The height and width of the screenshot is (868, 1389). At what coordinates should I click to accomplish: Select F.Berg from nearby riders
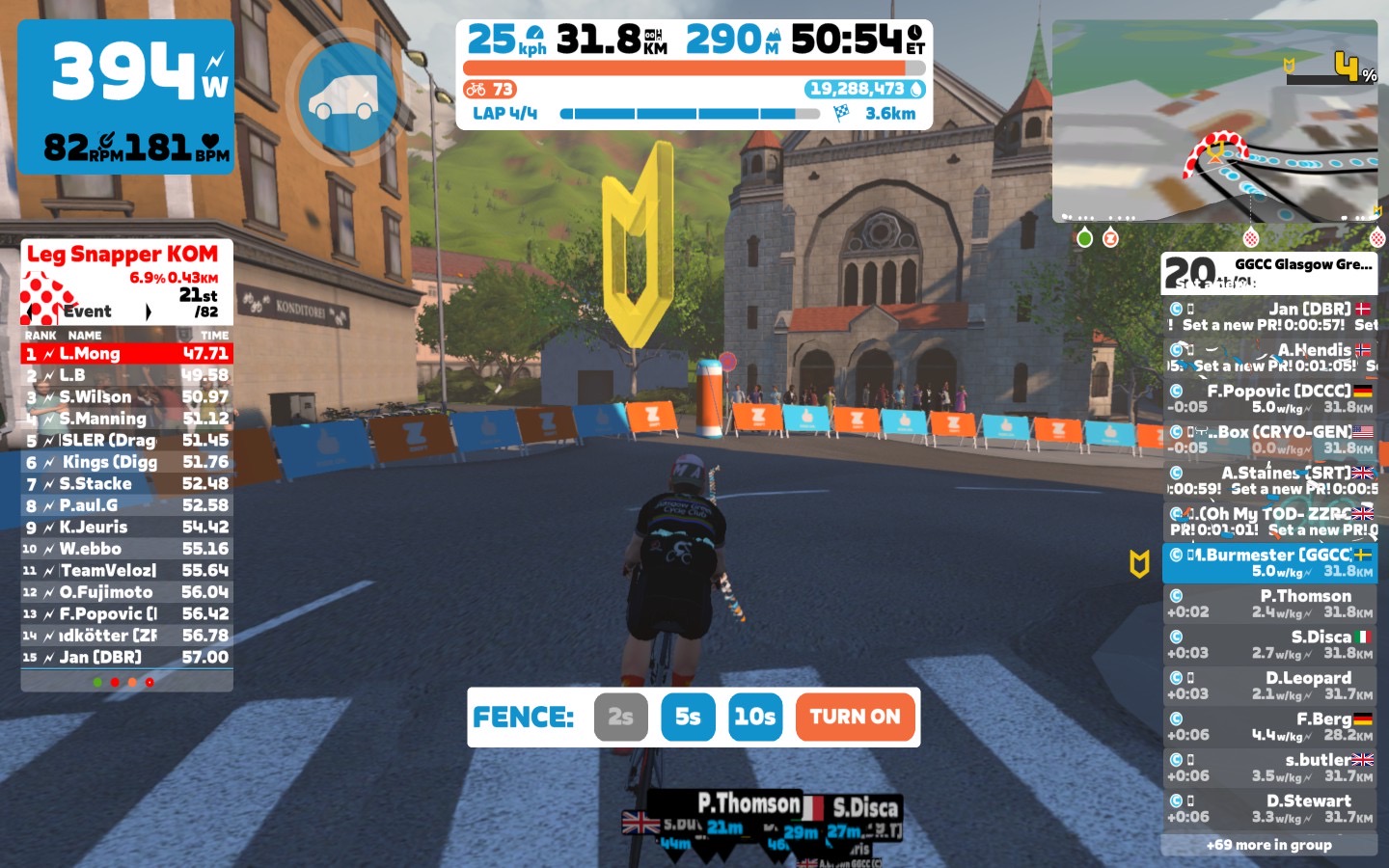(1268, 726)
